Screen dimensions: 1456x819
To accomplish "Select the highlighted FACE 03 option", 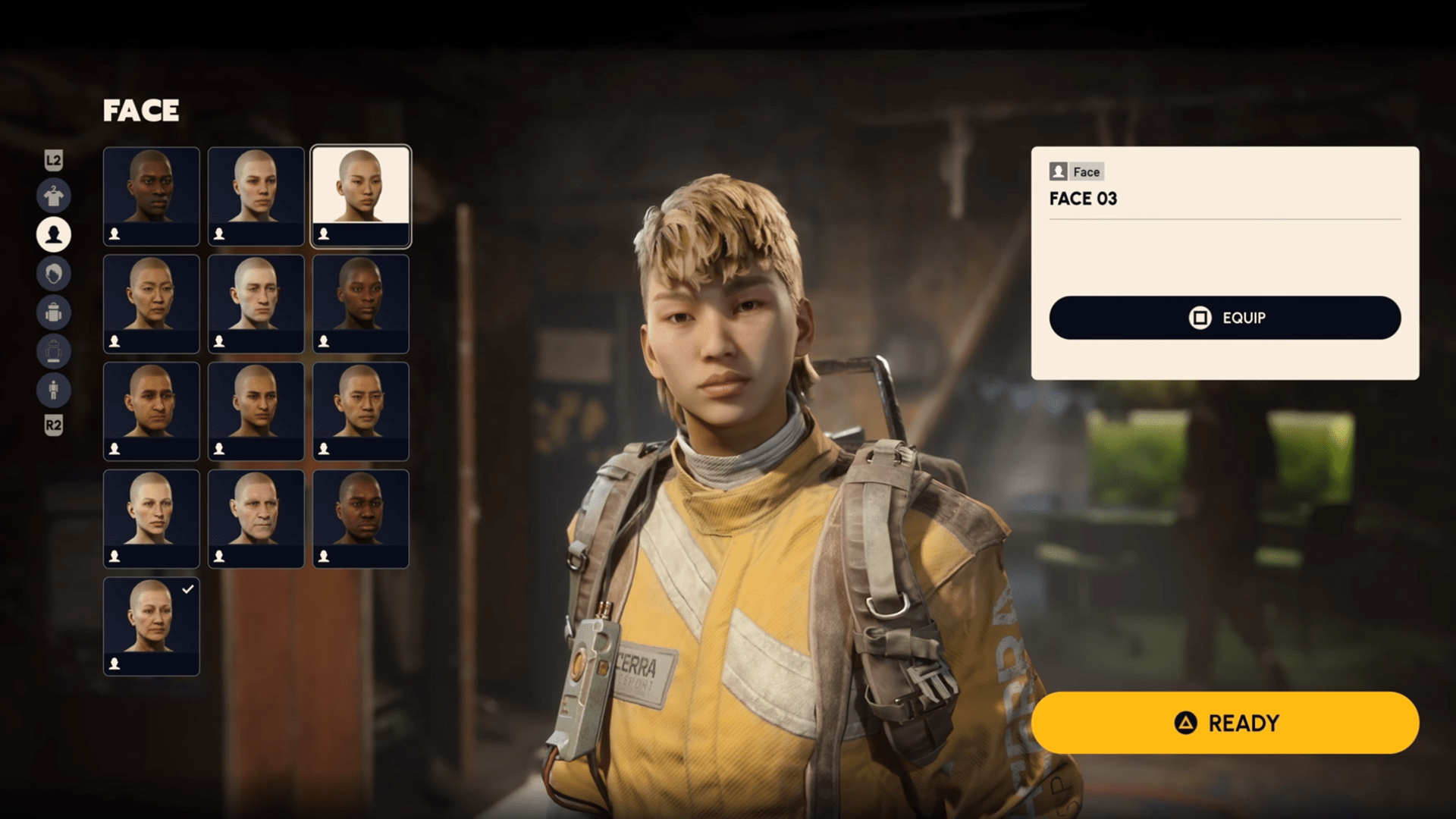I will [361, 196].
